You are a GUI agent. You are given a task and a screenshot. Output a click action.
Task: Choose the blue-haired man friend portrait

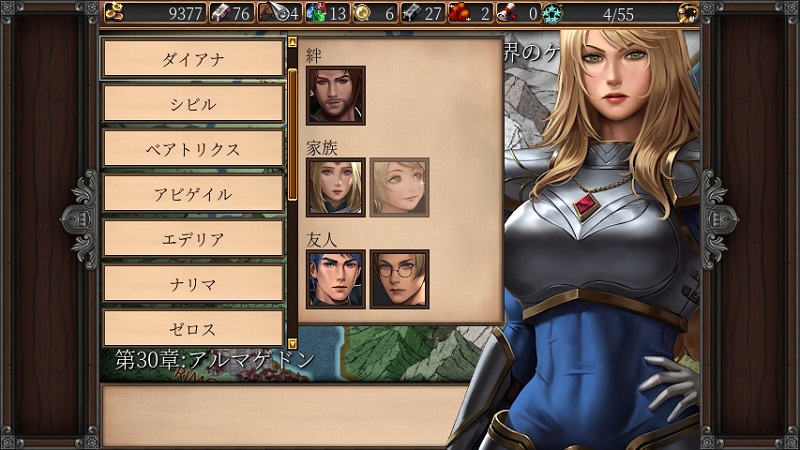pos(336,279)
